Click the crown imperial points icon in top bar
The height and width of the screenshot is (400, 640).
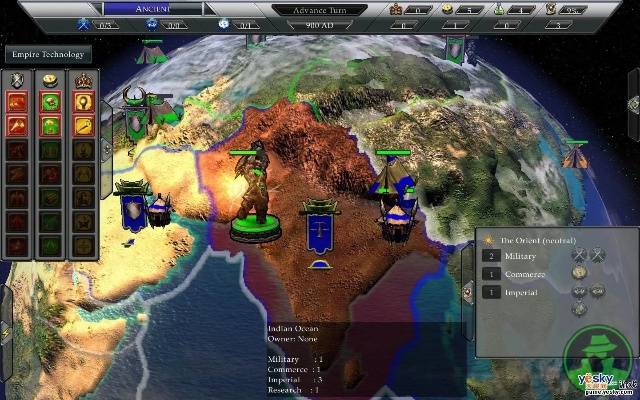(x=397, y=9)
